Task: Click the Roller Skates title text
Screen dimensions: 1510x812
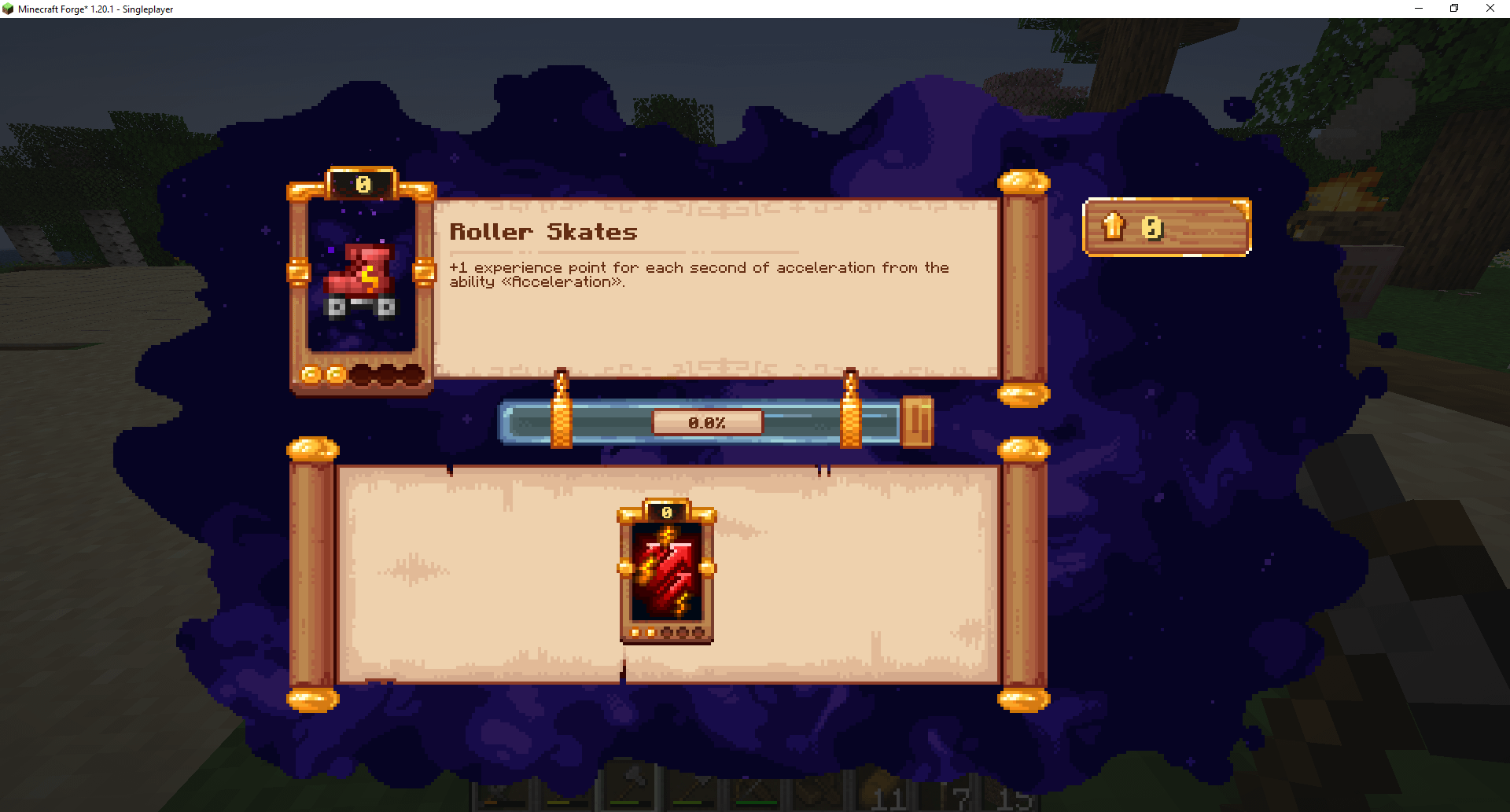Action: coord(543,232)
